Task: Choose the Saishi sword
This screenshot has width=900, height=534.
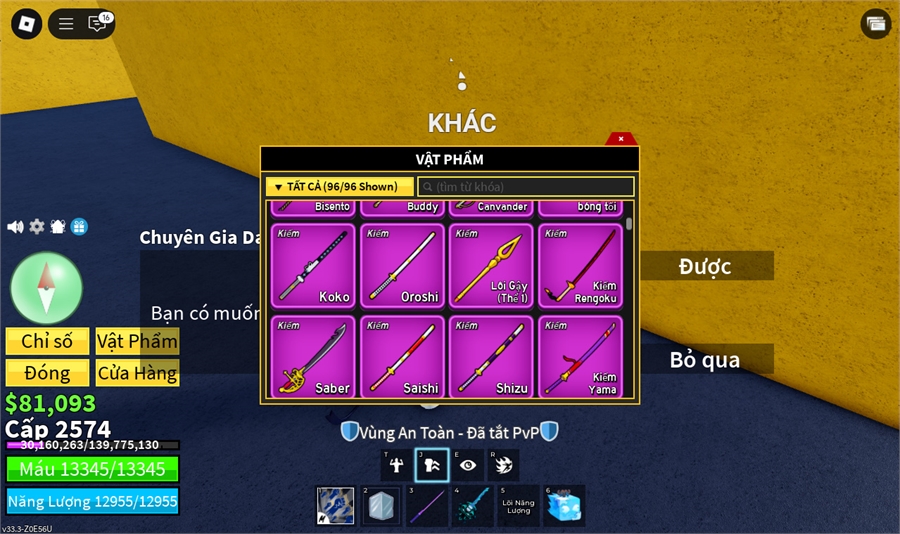Action: [402, 356]
